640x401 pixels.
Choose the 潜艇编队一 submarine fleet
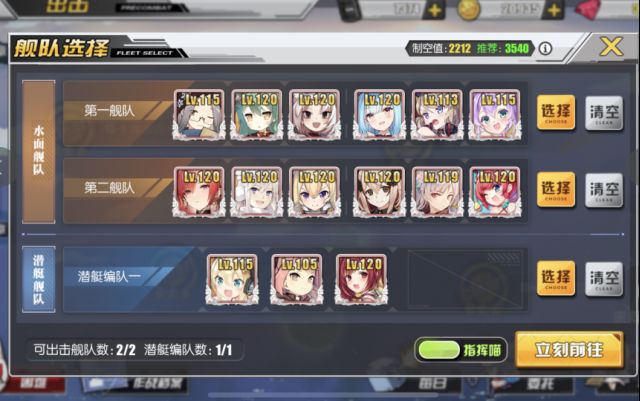tap(556, 277)
